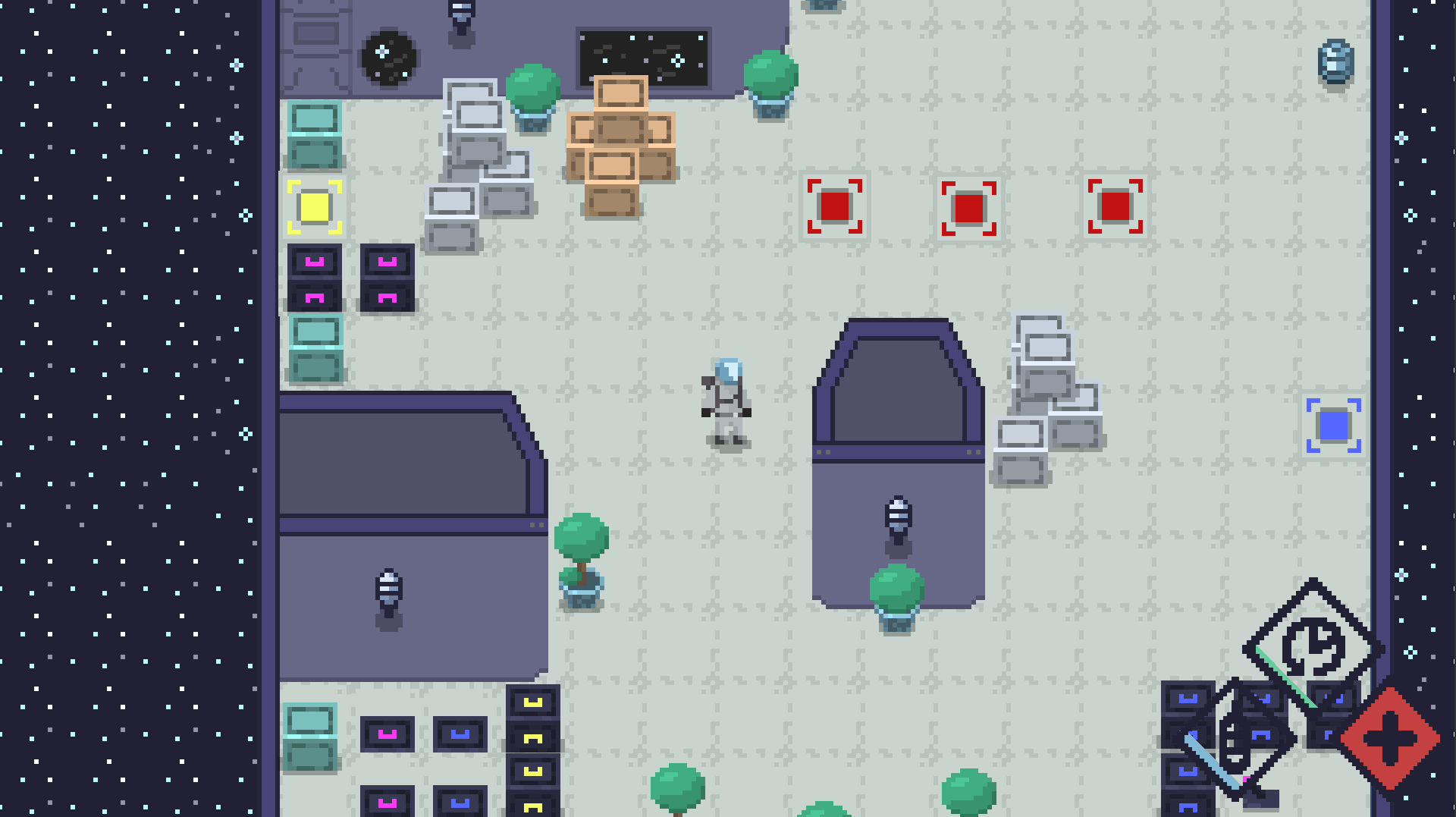Toggle the yellow-highlighted storage crate
Viewport: 1456px width, 817px height.
pos(313,207)
